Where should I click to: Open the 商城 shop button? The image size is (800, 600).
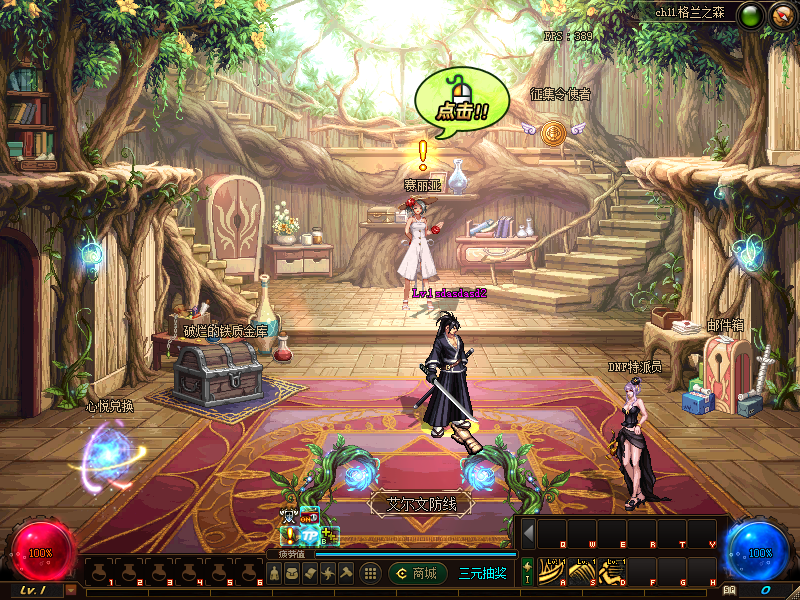pyautogui.click(x=416, y=573)
